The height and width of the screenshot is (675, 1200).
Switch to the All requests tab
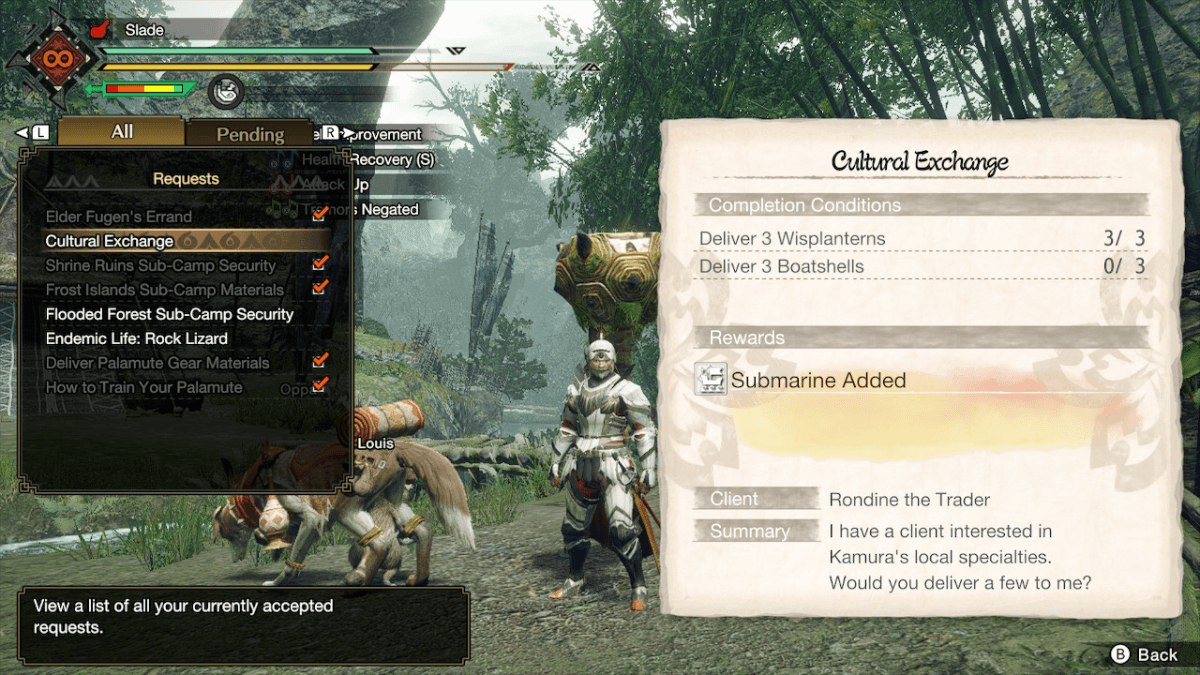(x=122, y=132)
